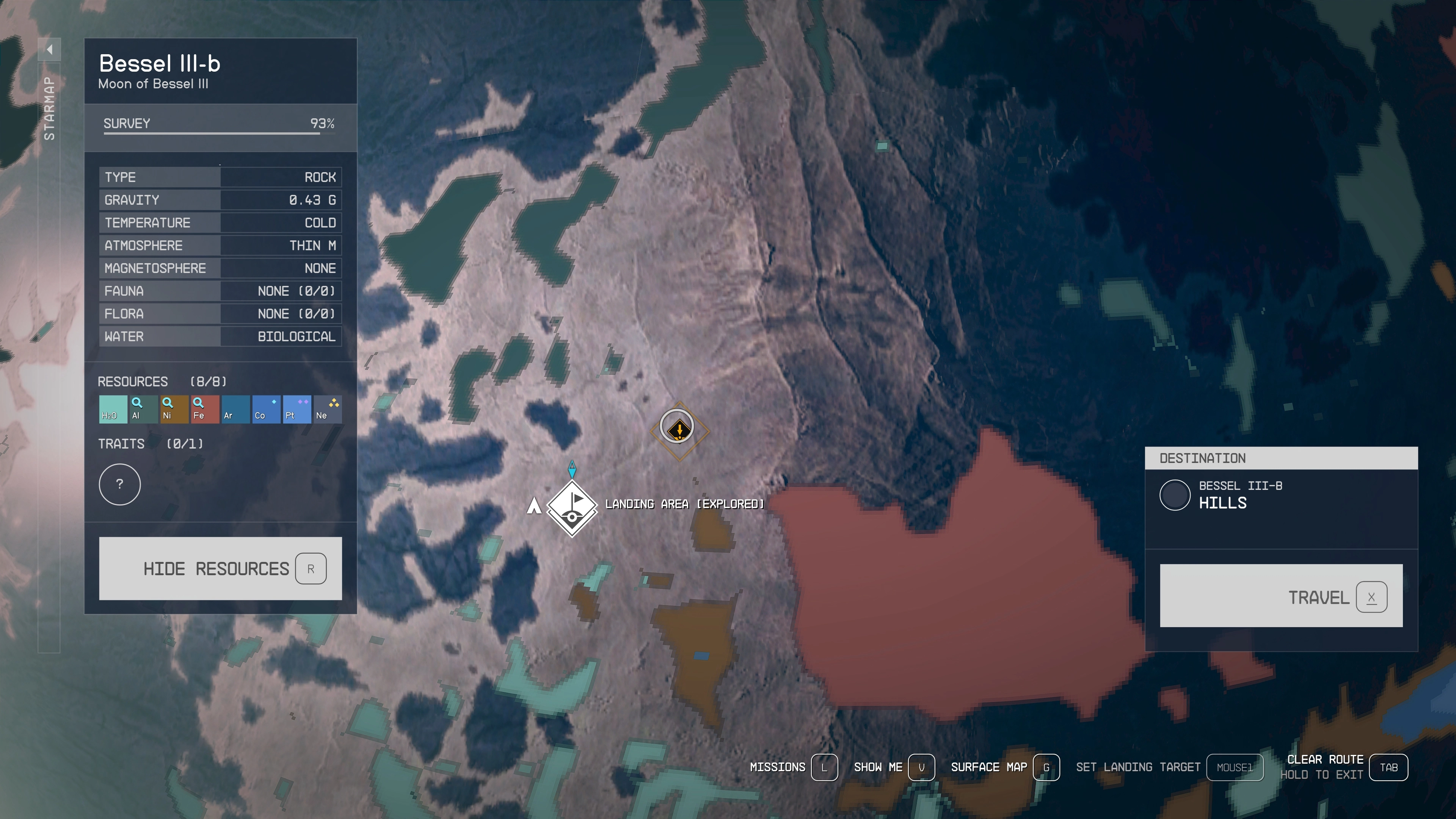Select the Fe iron resource tile
1456x819 pixels.
pyautogui.click(x=205, y=409)
